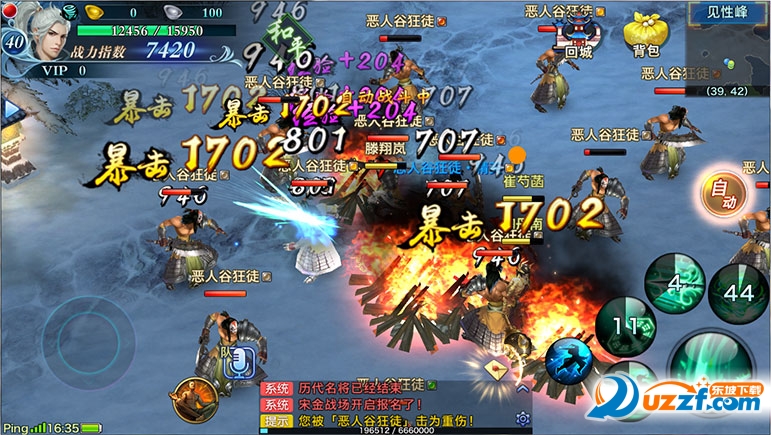Activate the skill with cooldown 44

(x=739, y=291)
